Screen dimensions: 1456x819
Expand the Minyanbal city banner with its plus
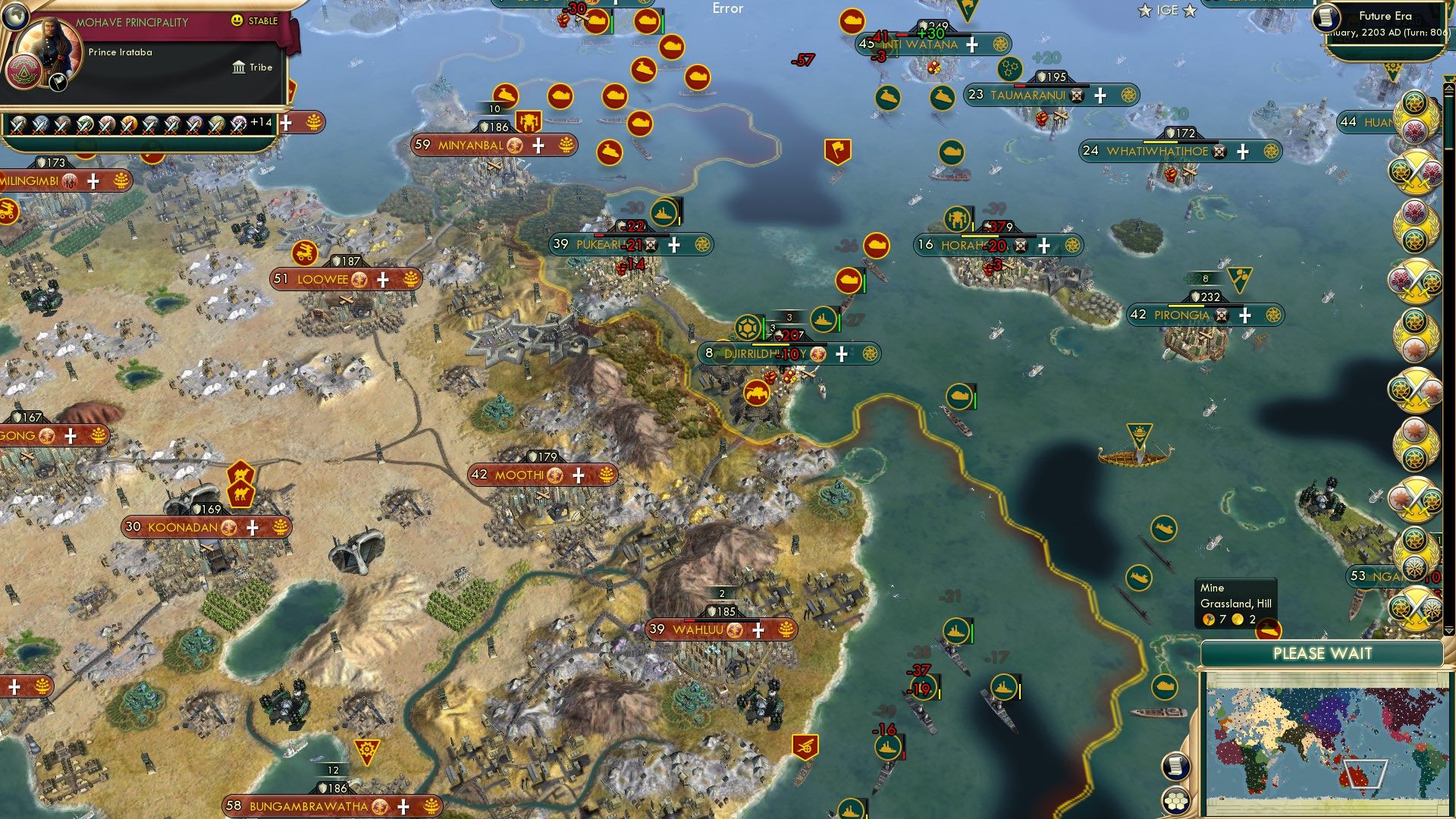click(x=538, y=144)
